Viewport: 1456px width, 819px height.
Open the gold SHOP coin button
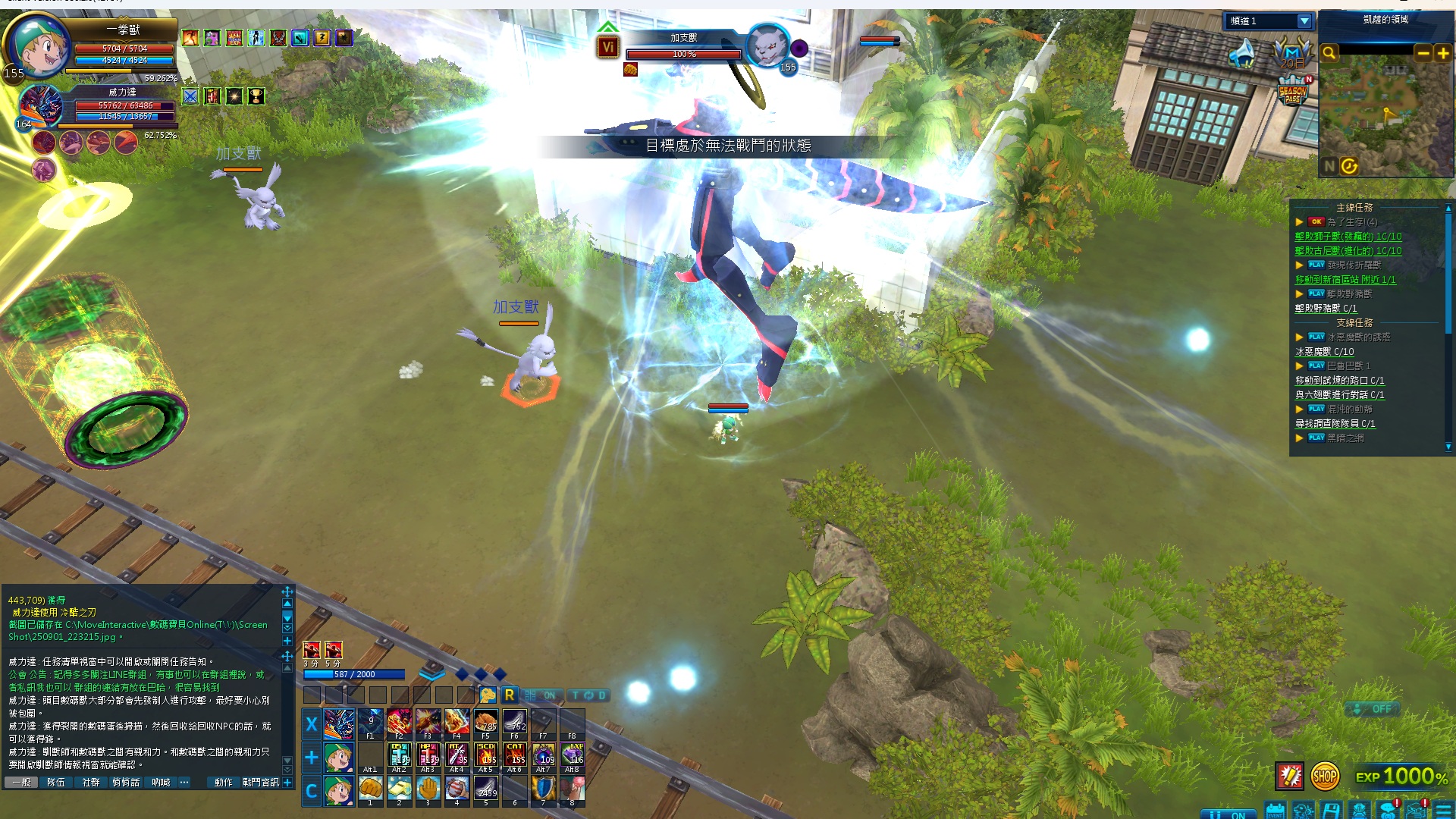pyautogui.click(x=1324, y=776)
